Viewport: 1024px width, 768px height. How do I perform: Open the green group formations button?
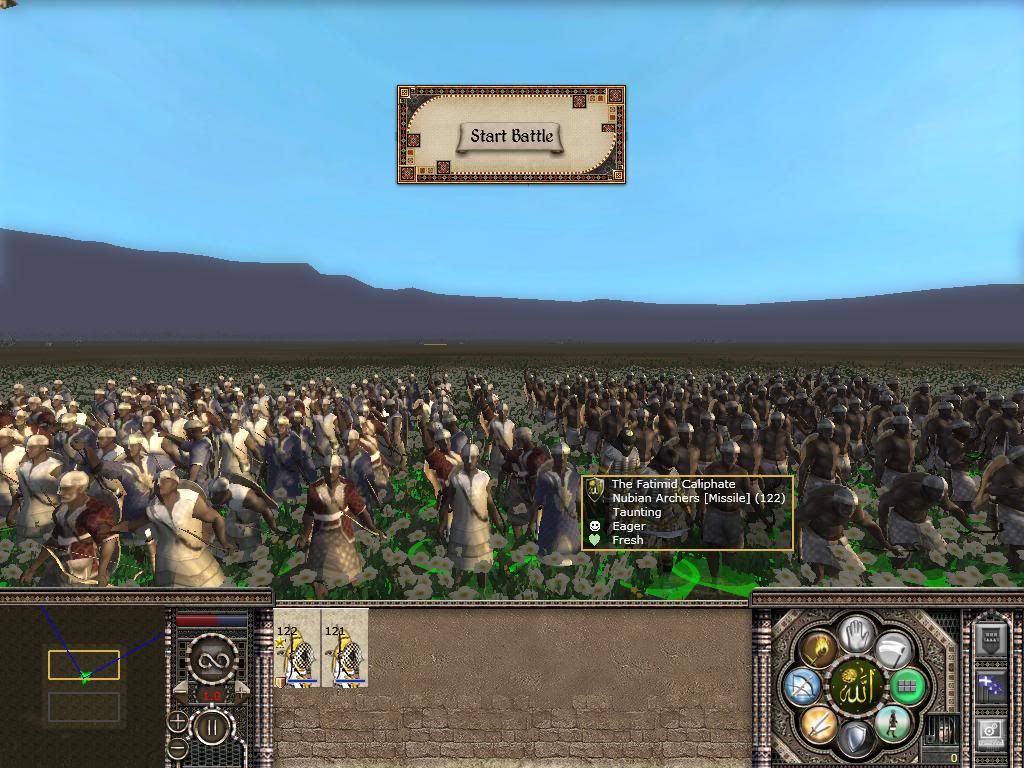[907, 687]
